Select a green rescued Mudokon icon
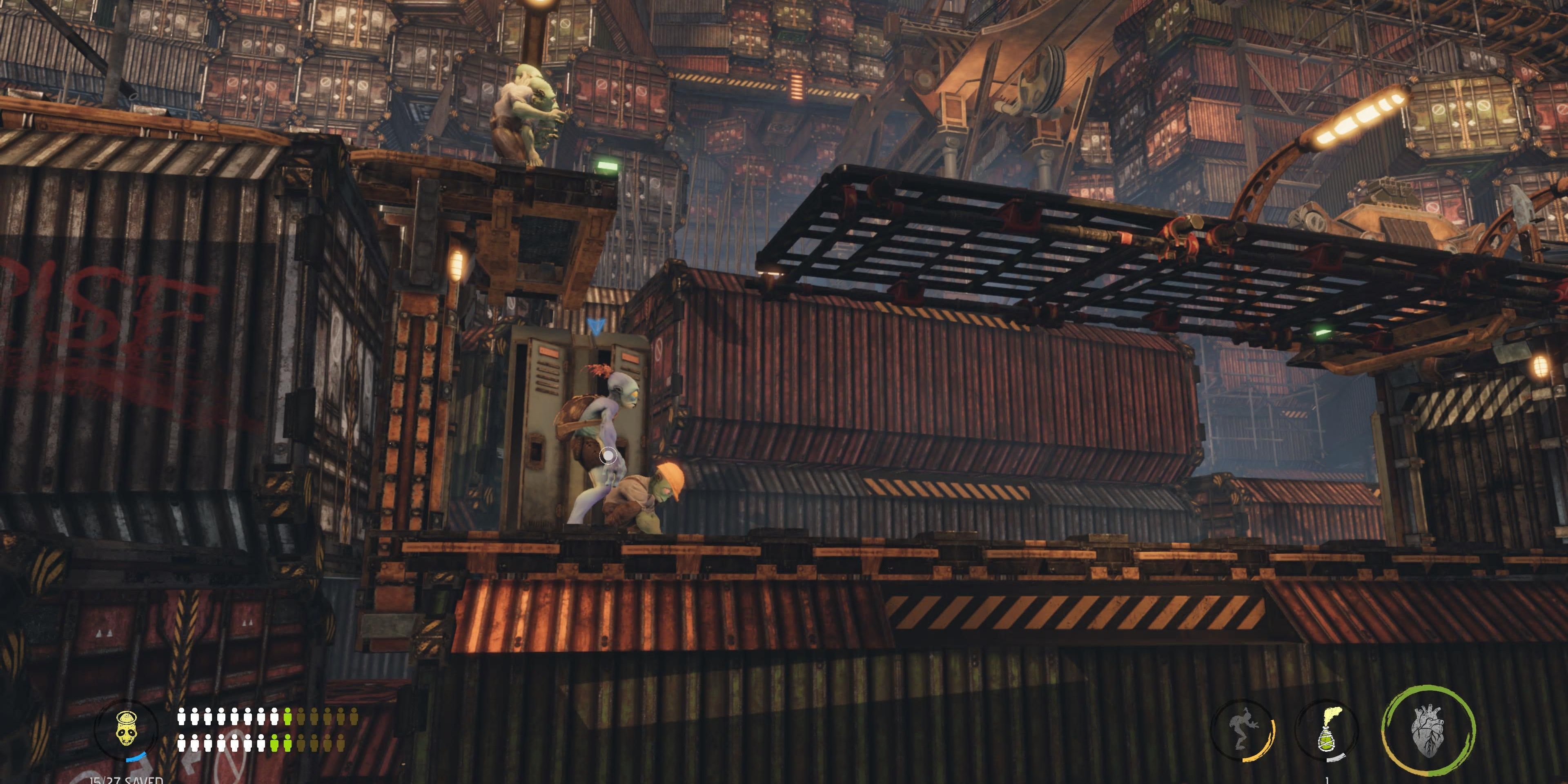Viewport: 1568px width, 784px height. [x=289, y=717]
